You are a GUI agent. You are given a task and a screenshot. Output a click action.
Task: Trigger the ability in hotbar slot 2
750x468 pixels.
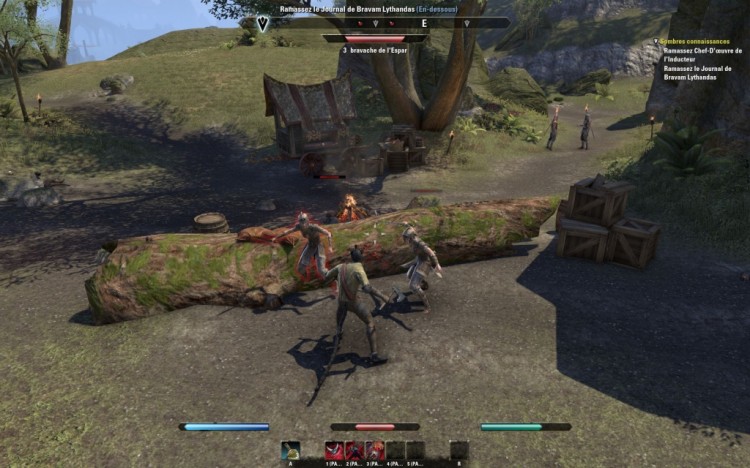coord(355,450)
